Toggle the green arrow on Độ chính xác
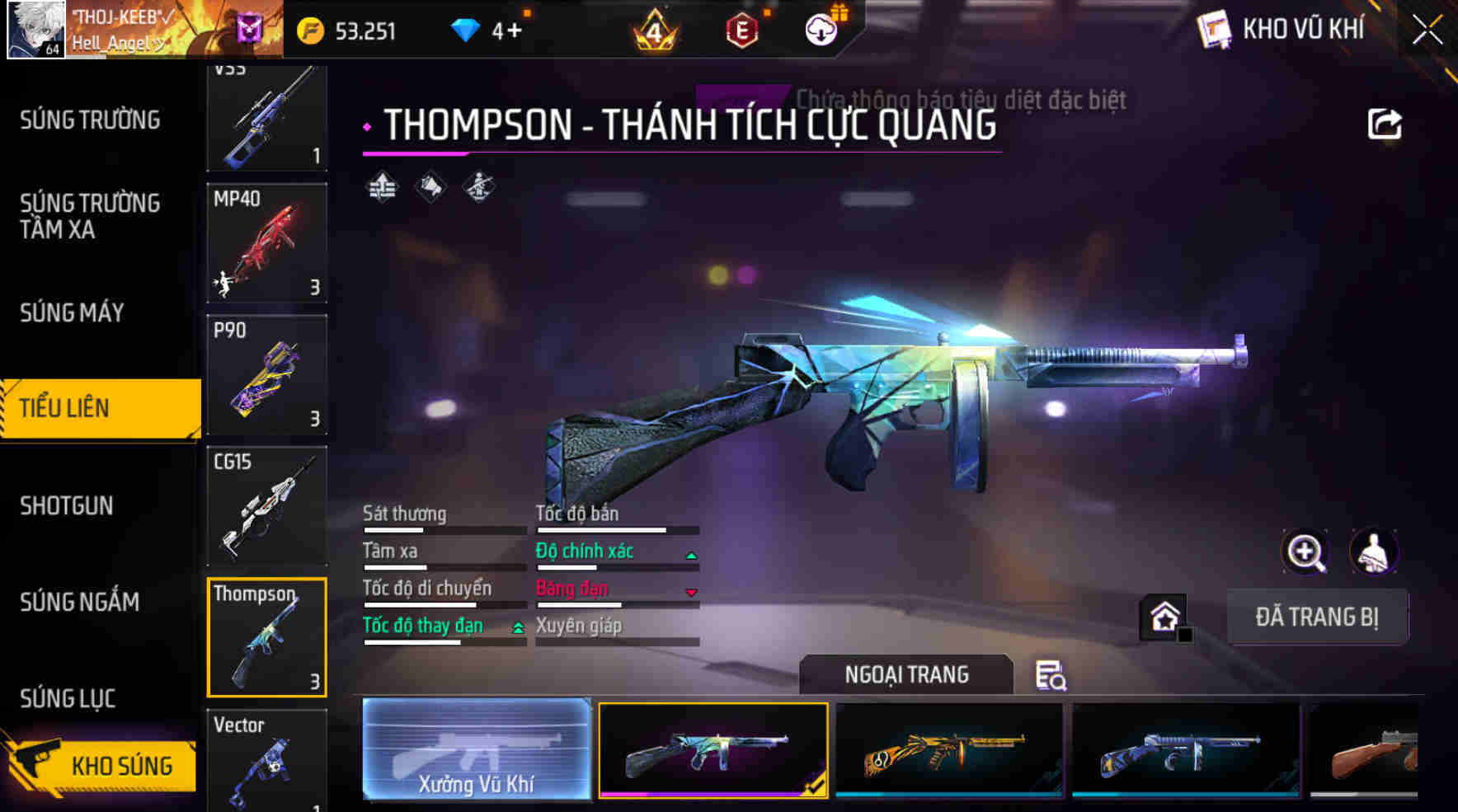This screenshot has width=1458, height=812. 691,555
